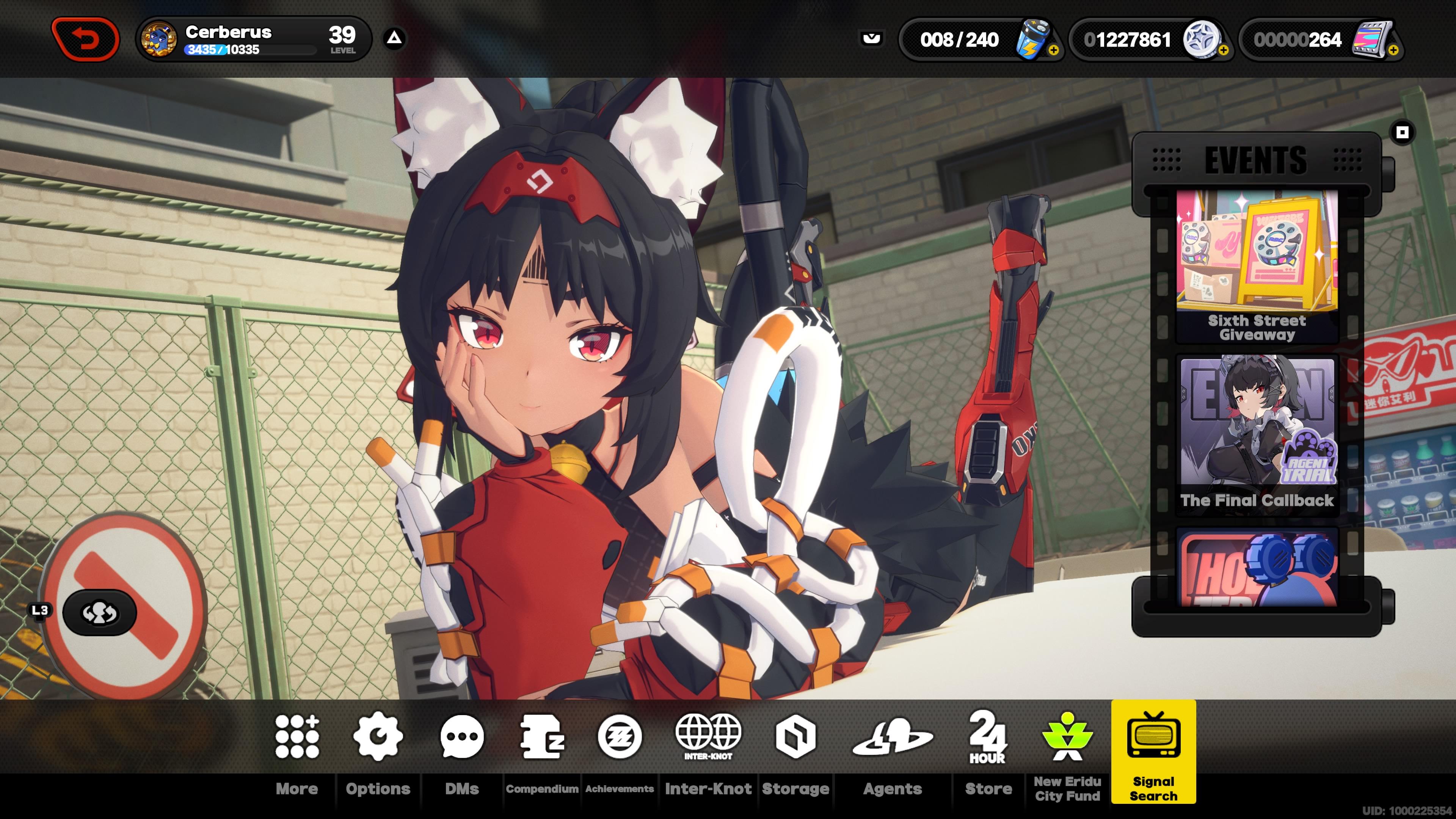Open New Eridu City Fund

pos(1067,752)
